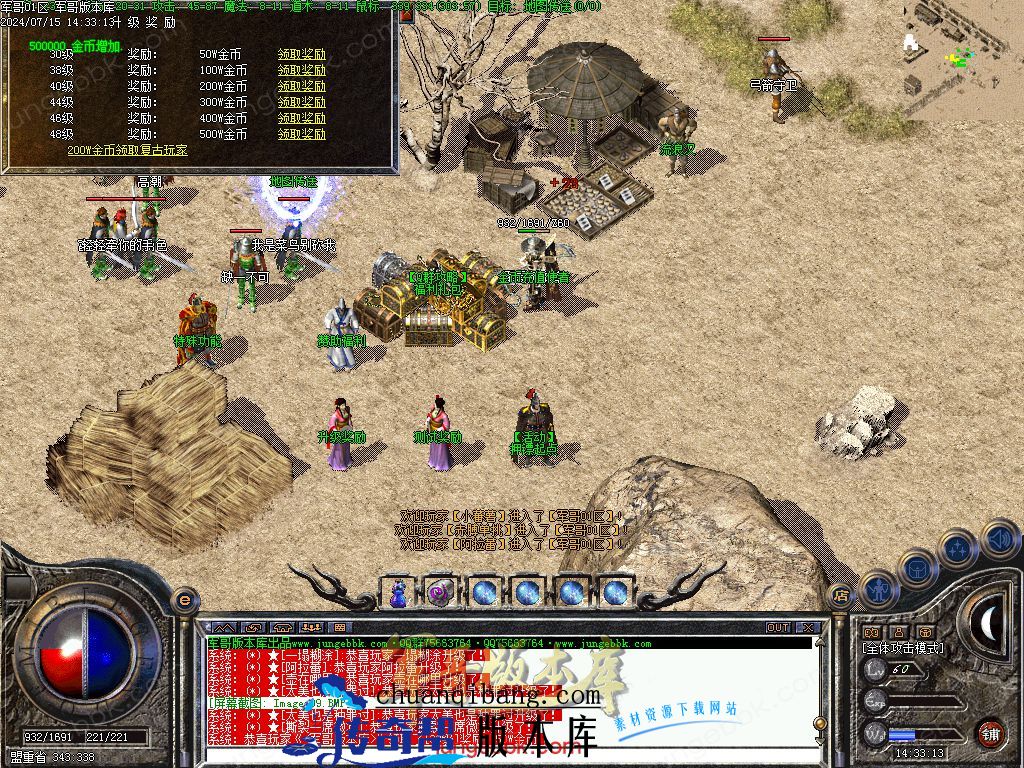
Task: Open the bag inventory
Action: 916,566
